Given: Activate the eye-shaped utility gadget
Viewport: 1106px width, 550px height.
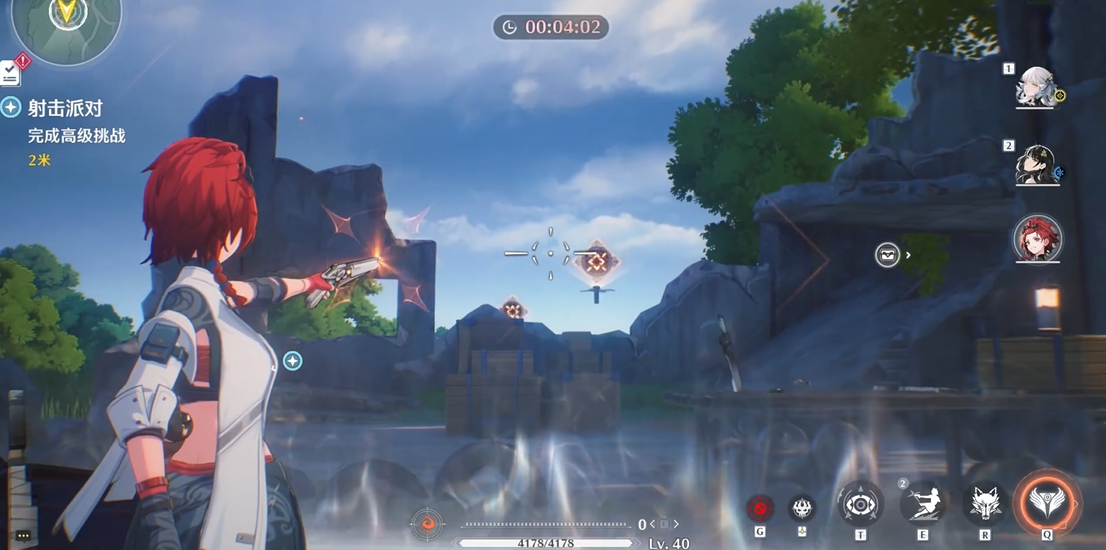Looking at the screenshot, I should tap(860, 504).
